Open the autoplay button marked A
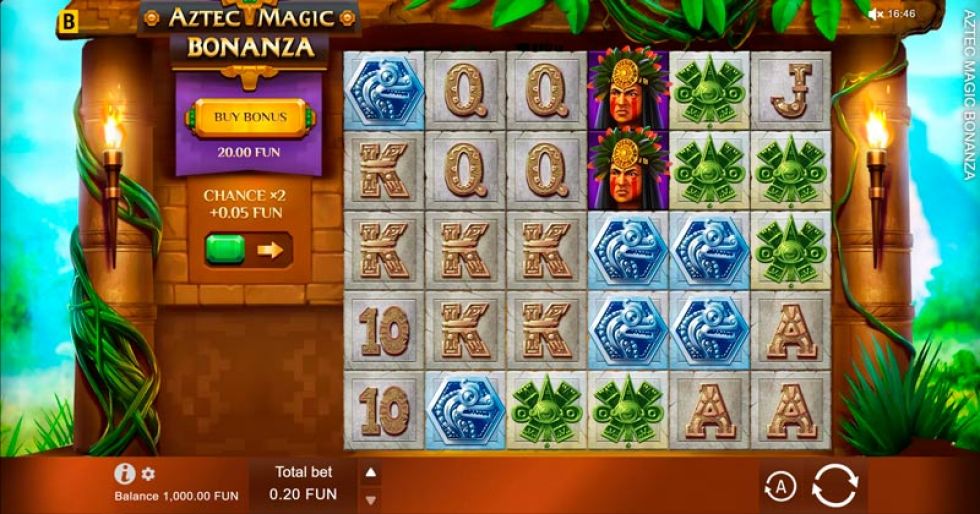The width and height of the screenshot is (980, 514). tap(780, 487)
